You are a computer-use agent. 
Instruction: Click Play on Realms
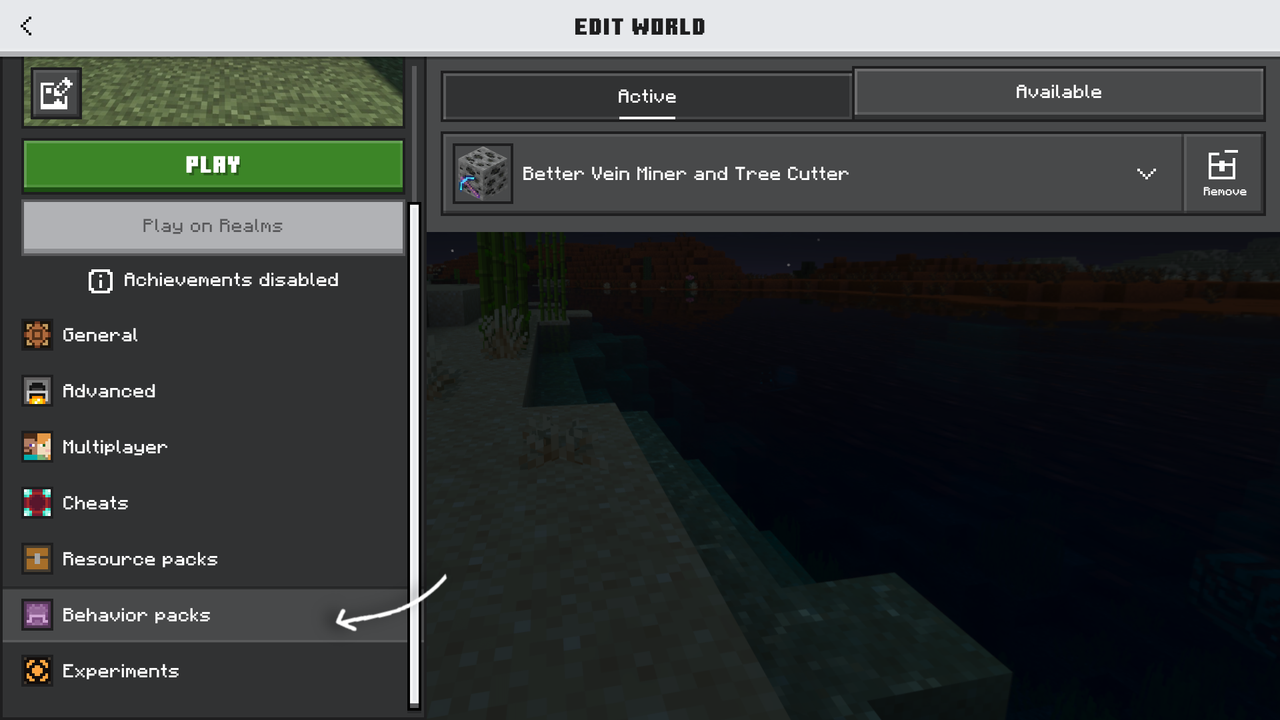click(x=212, y=225)
